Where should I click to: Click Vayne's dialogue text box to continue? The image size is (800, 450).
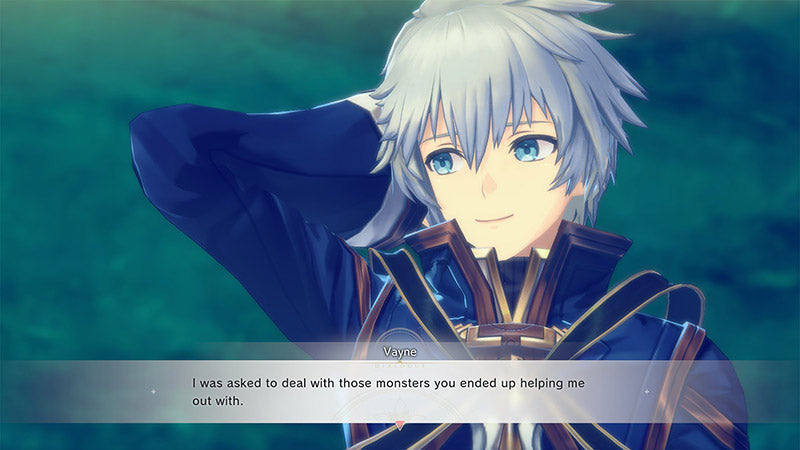point(400,391)
